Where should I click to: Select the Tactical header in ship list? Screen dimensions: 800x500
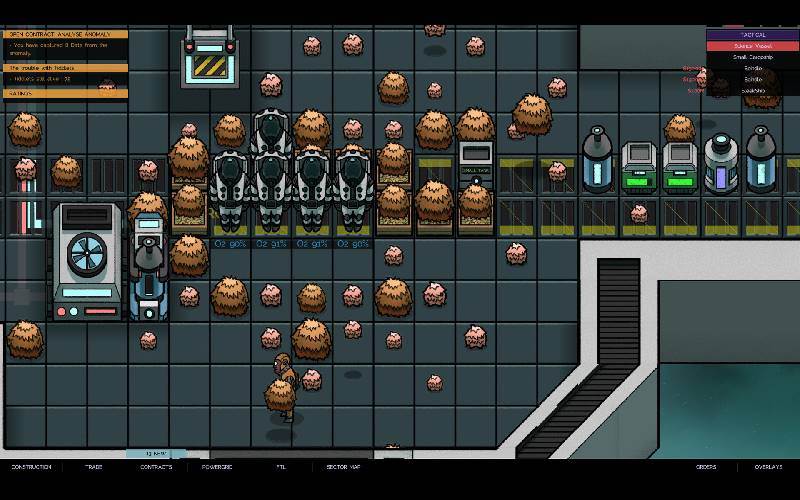coord(752,34)
